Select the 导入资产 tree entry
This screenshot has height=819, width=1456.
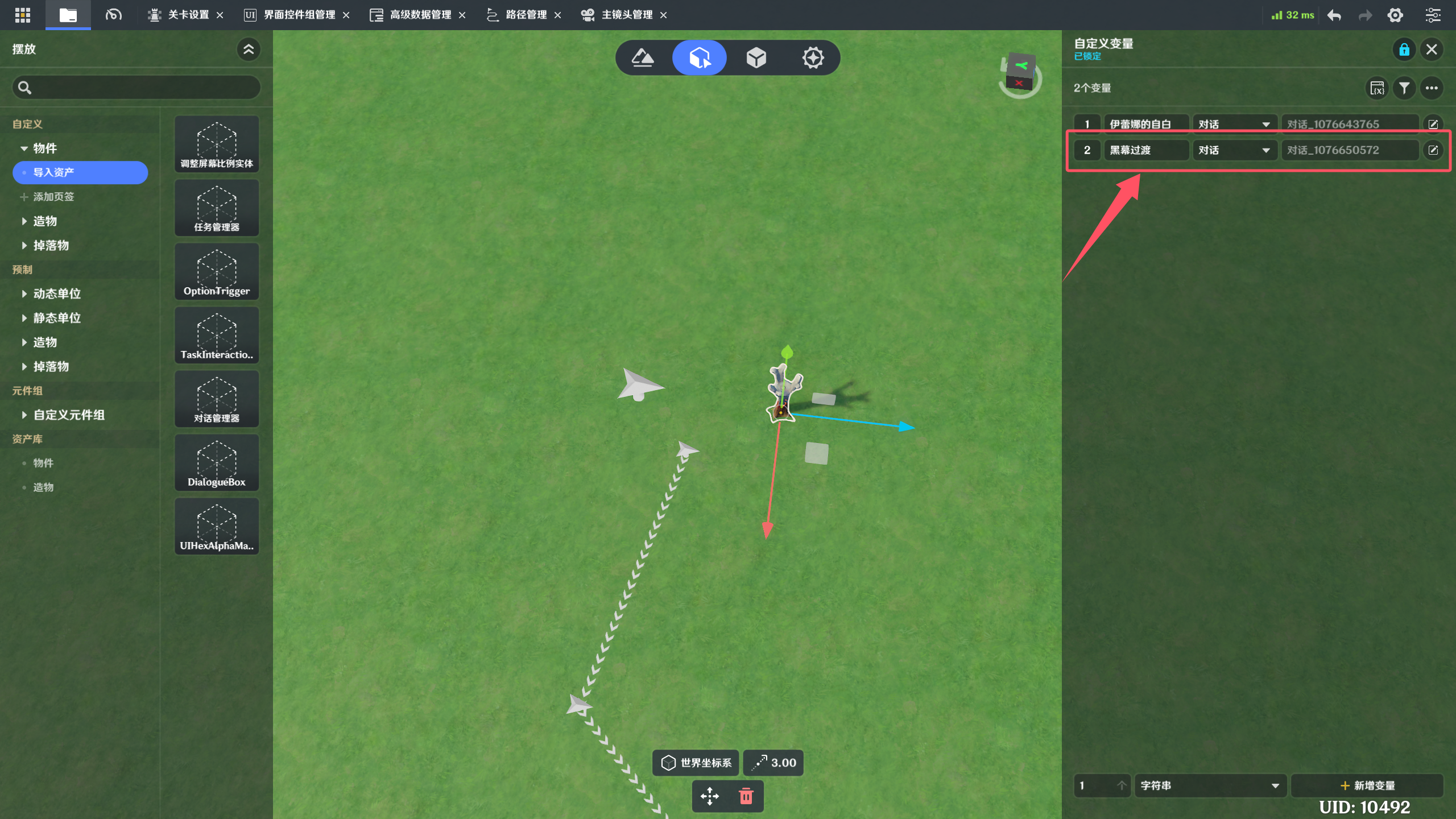click(x=80, y=172)
